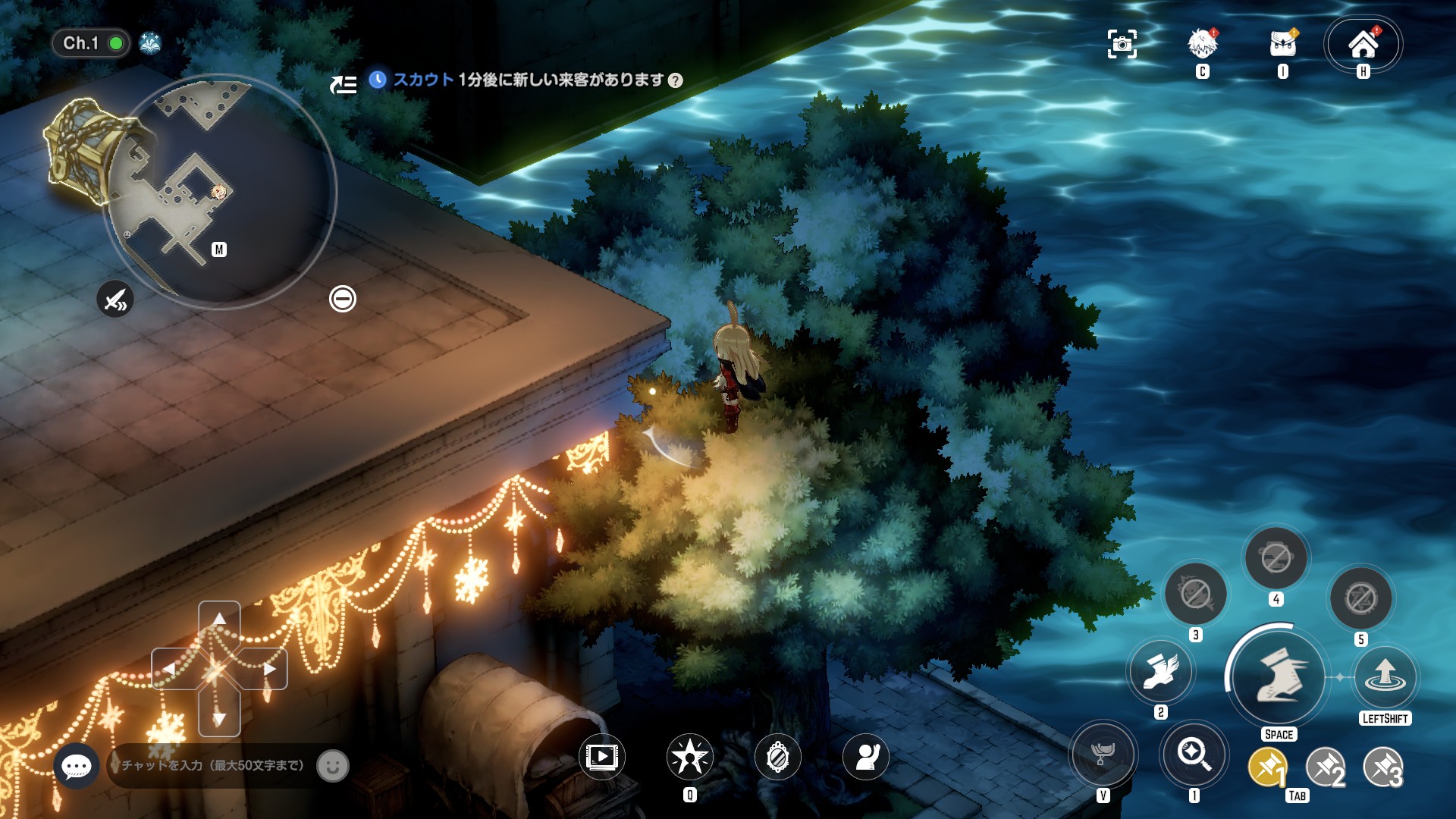Screen dimensions: 1456x819
Task: Open the video player icon
Action: [601, 757]
